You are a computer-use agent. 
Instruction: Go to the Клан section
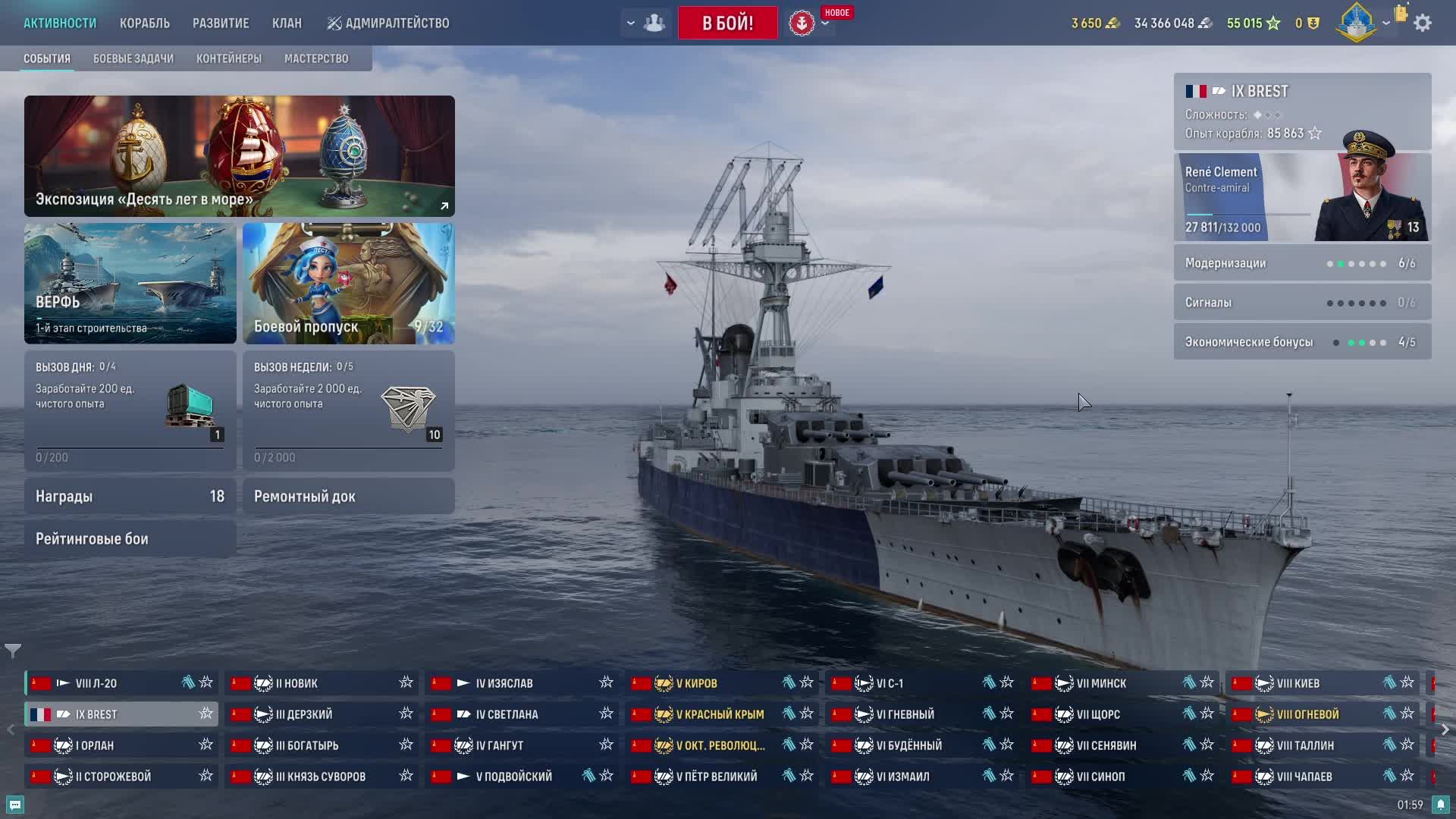click(287, 23)
